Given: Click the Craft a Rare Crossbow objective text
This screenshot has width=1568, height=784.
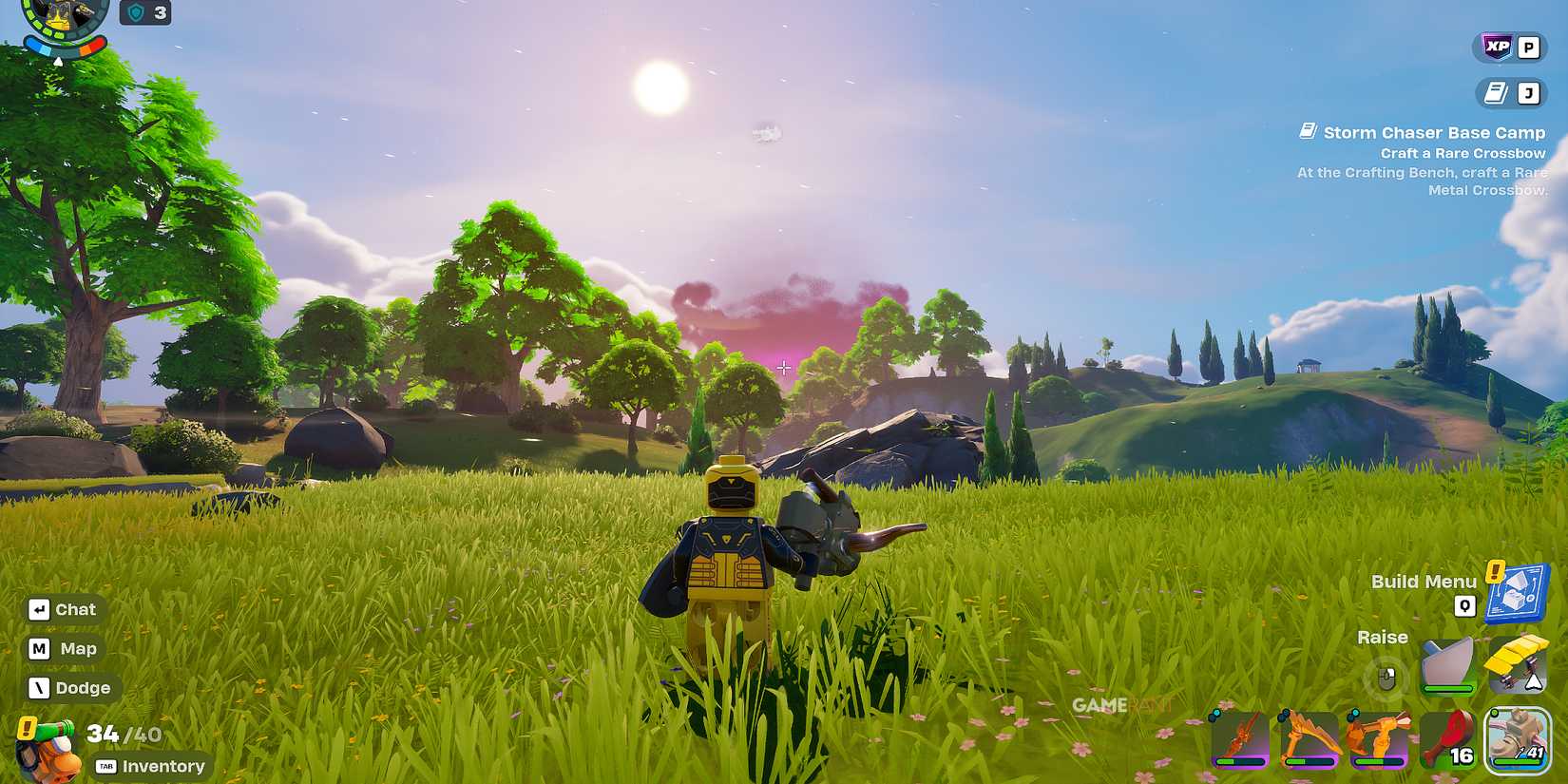Looking at the screenshot, I should point(1464,152).
